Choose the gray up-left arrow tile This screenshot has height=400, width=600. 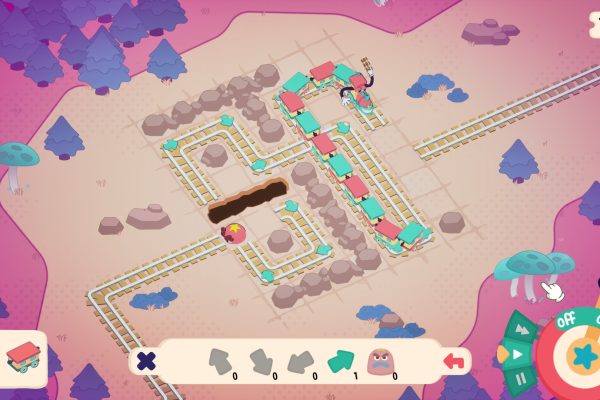[220, 358]
